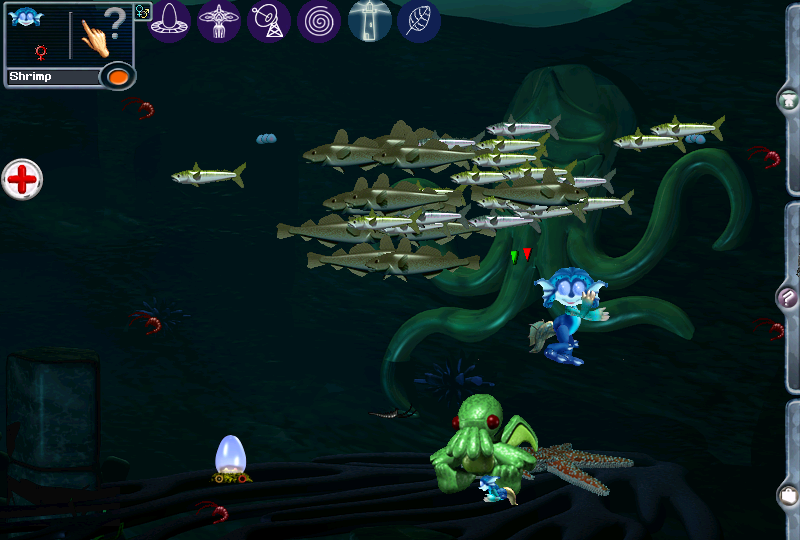Click the orange button beside Shrimp
The width and height of the screenshot is (800, 540).
click(x=117, y=76)
